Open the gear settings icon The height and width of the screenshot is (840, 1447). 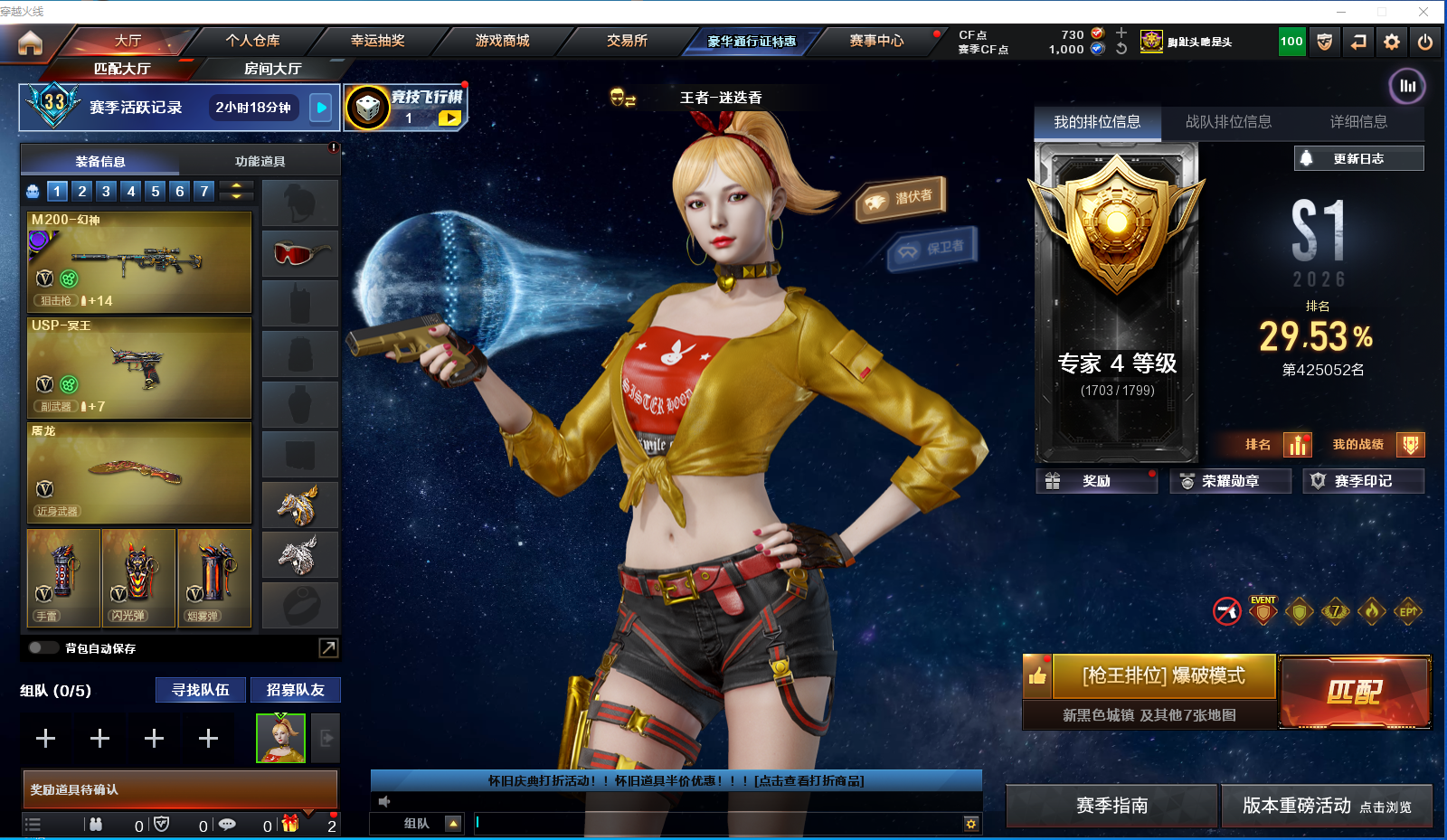(1392, 42)
